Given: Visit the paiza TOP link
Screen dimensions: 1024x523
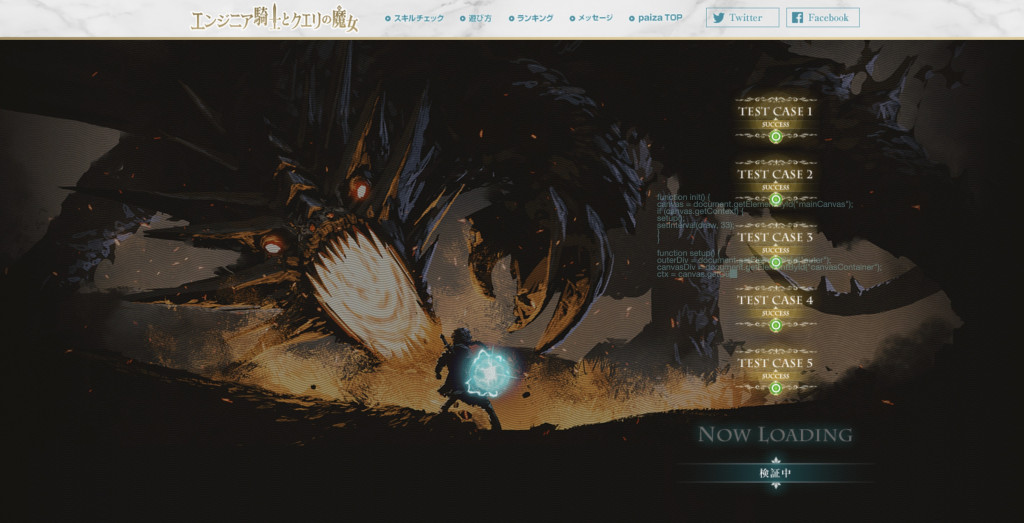Looking at the screenshot, I should (659, 18).
